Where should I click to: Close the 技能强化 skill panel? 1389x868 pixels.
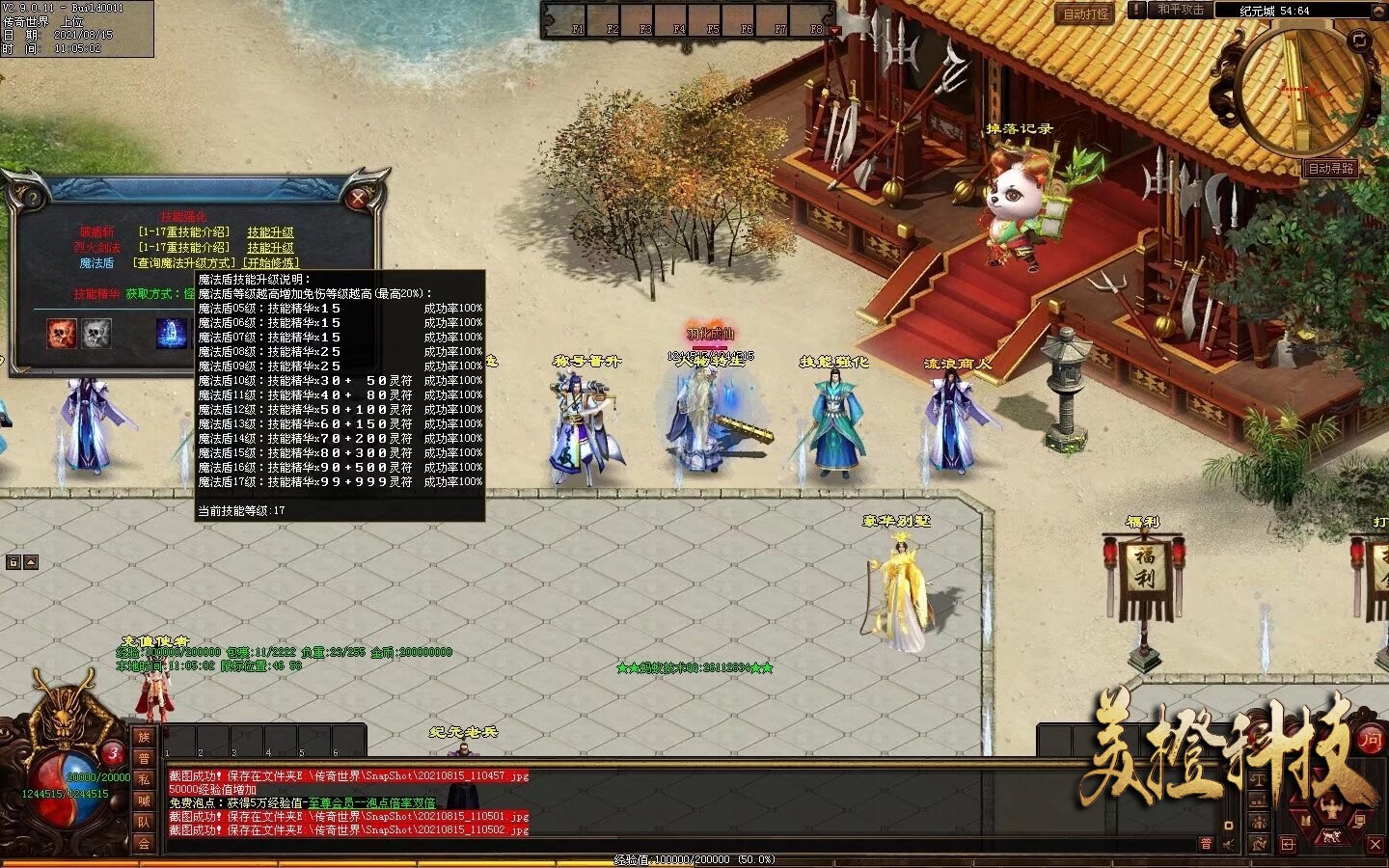coord(358,199)
